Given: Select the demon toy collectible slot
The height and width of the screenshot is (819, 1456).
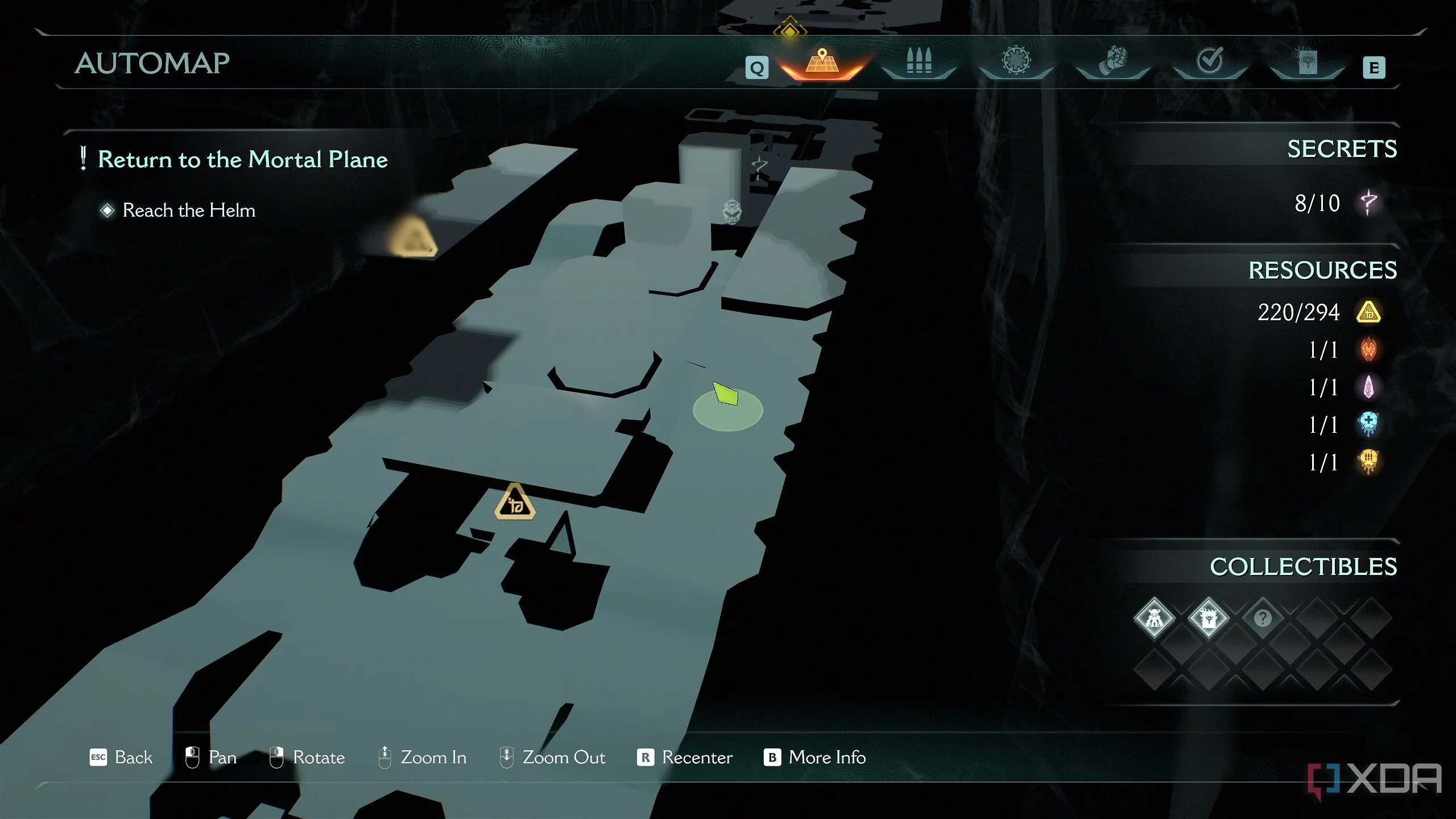Looking at the screenshot, I should 1154,618.
